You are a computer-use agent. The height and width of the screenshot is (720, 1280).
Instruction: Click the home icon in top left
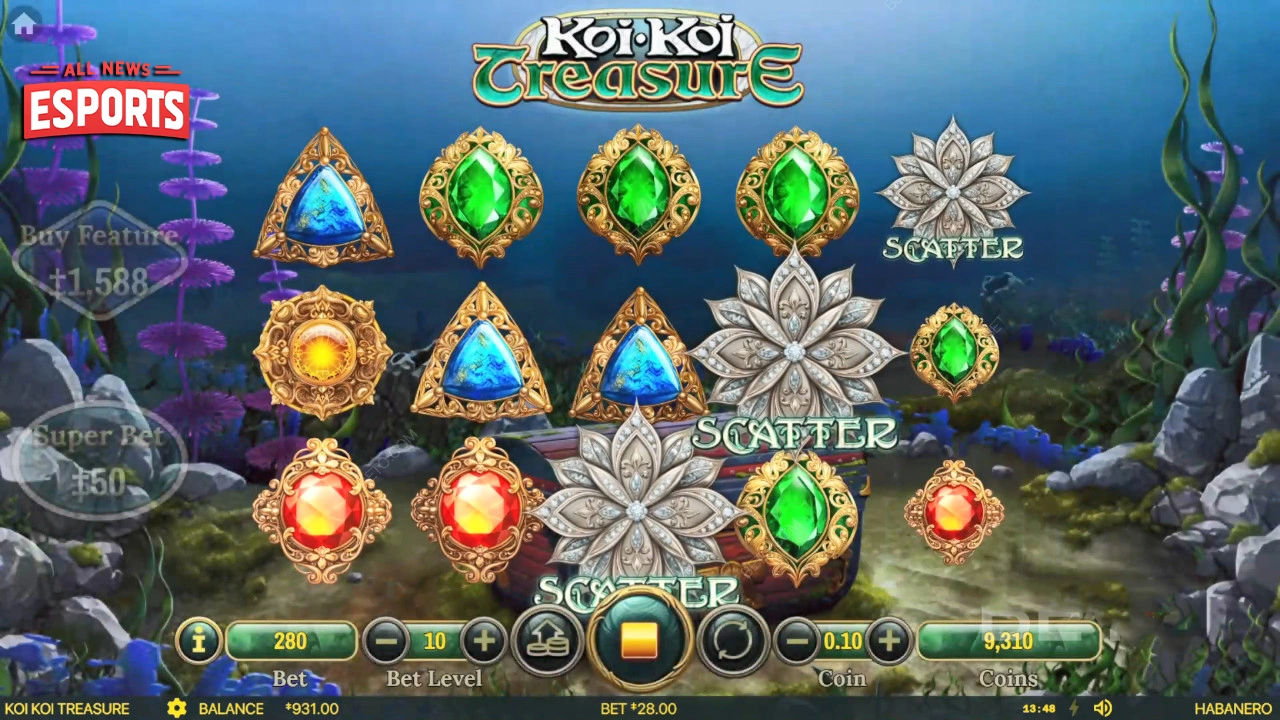[x=22, y=22]
